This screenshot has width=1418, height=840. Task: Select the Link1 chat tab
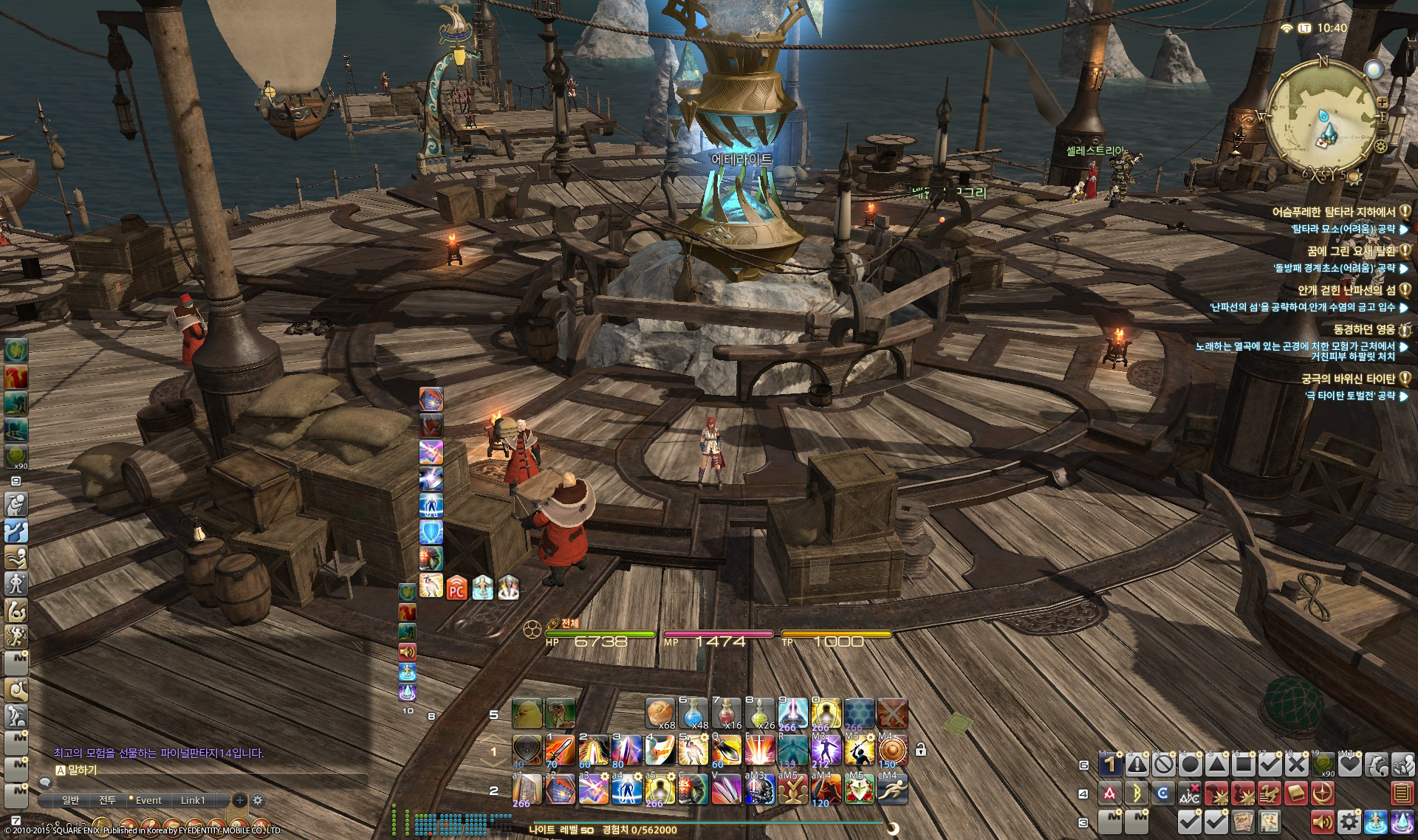193,800
